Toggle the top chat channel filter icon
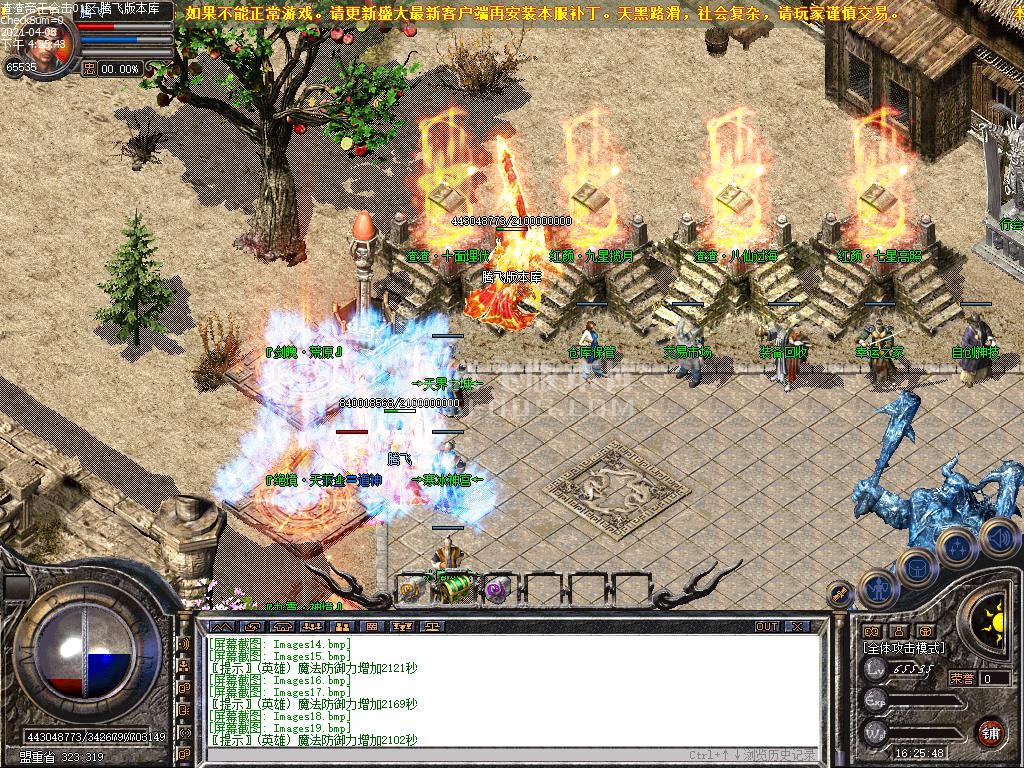Viewport: 1024px width, 768px height. 185,643
